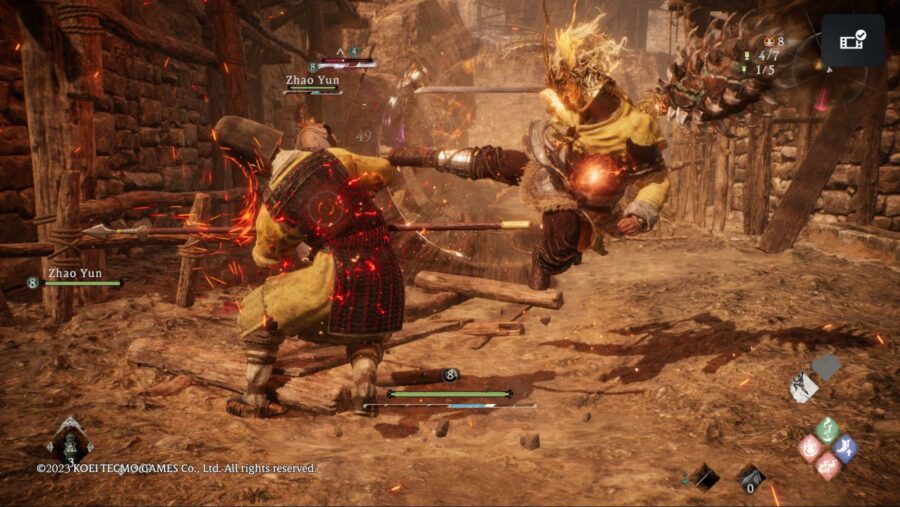Choose the grey divine beast diamond

pyautogui.click(x=826, y=368)
